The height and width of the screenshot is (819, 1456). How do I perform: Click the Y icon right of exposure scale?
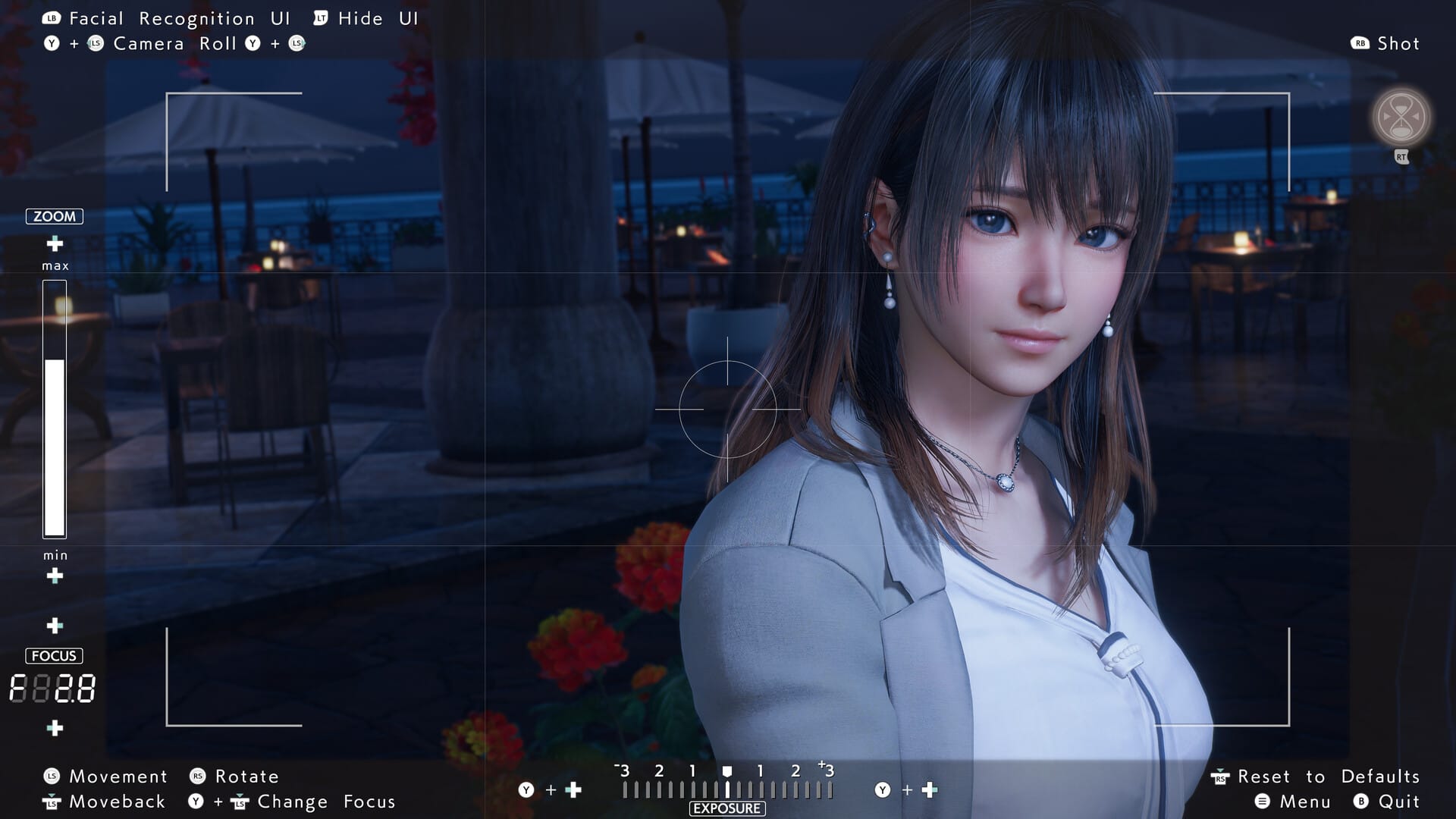pos(883,789)
